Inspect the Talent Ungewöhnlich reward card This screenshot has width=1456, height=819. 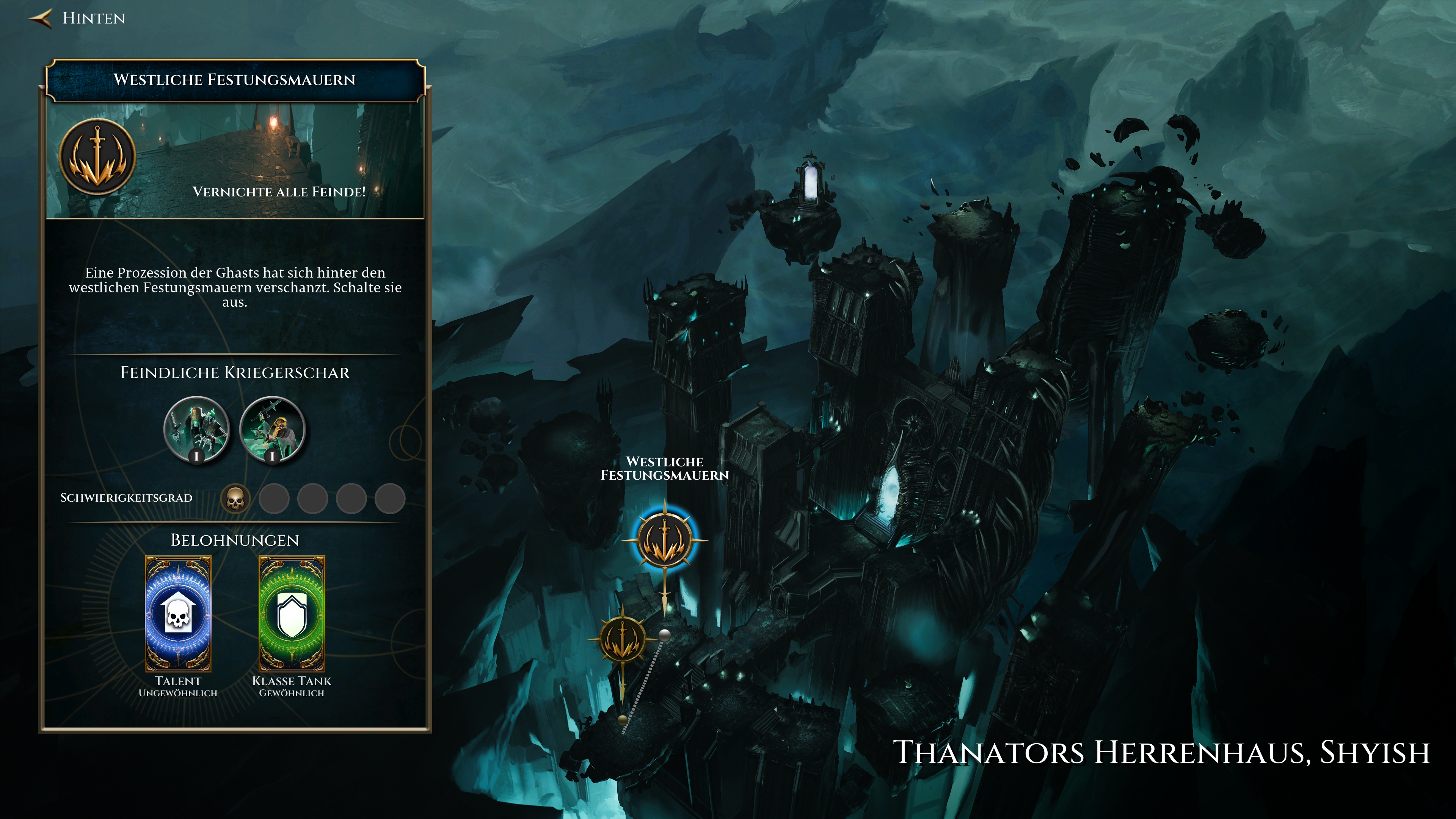(178, 614)
